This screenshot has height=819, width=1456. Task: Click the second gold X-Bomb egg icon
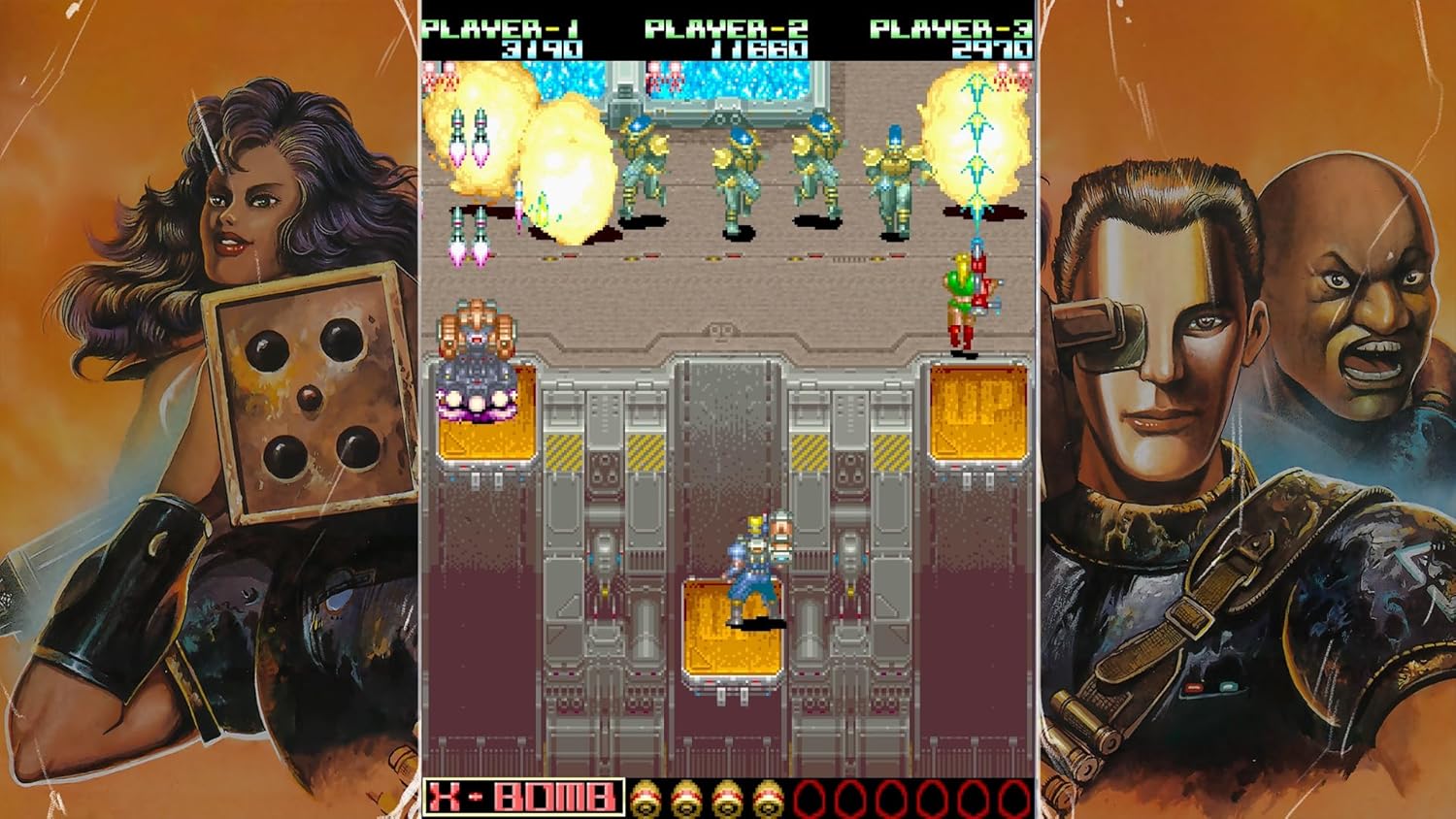pyautogui.click(x=685, y=800)
